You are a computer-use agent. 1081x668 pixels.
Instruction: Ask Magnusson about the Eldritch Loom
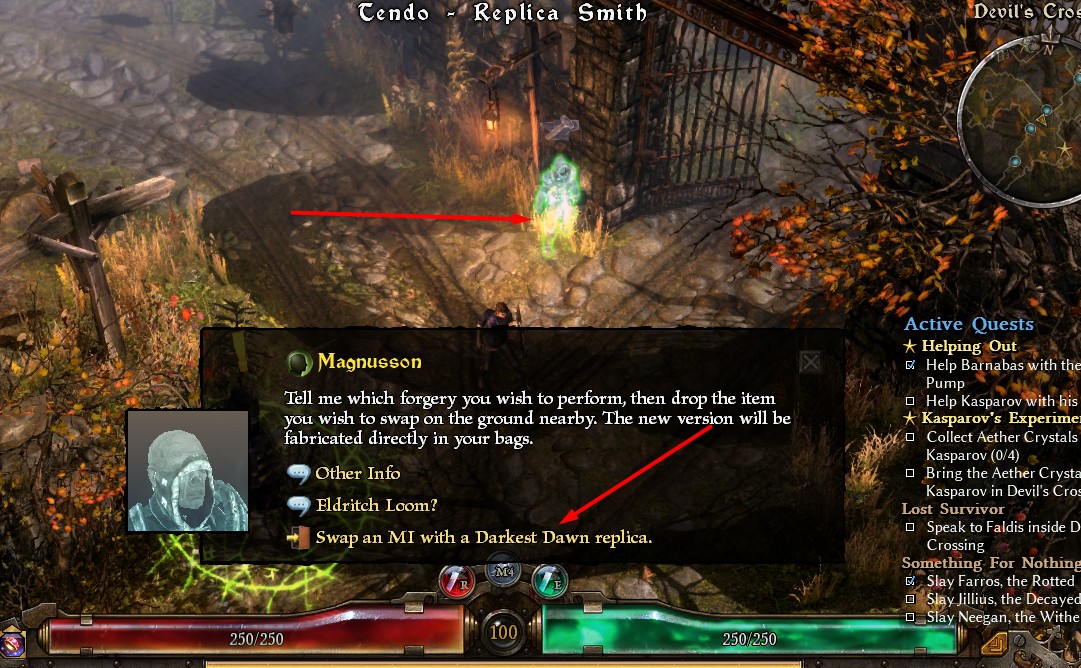(376, 505)
